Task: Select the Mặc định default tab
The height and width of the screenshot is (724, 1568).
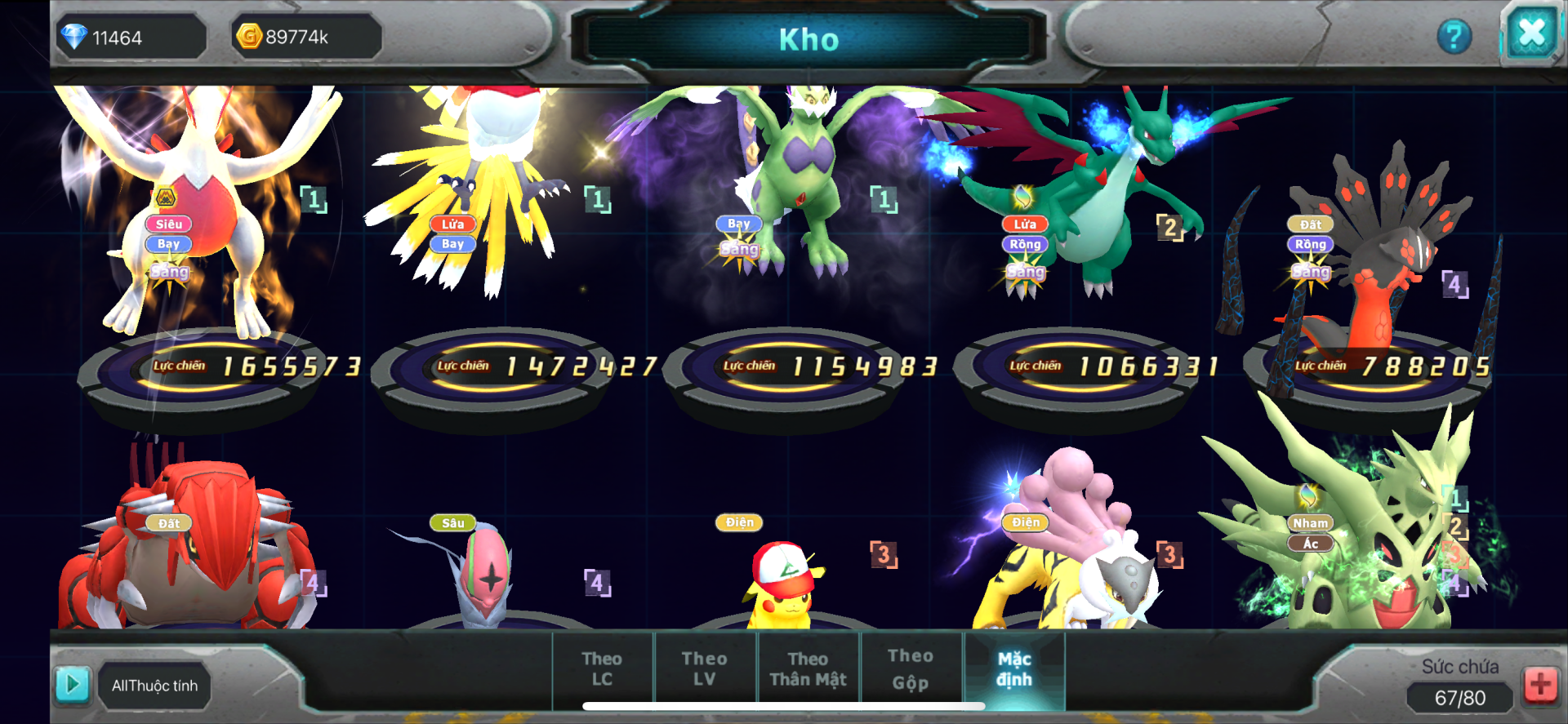Action: (1014, 668)
